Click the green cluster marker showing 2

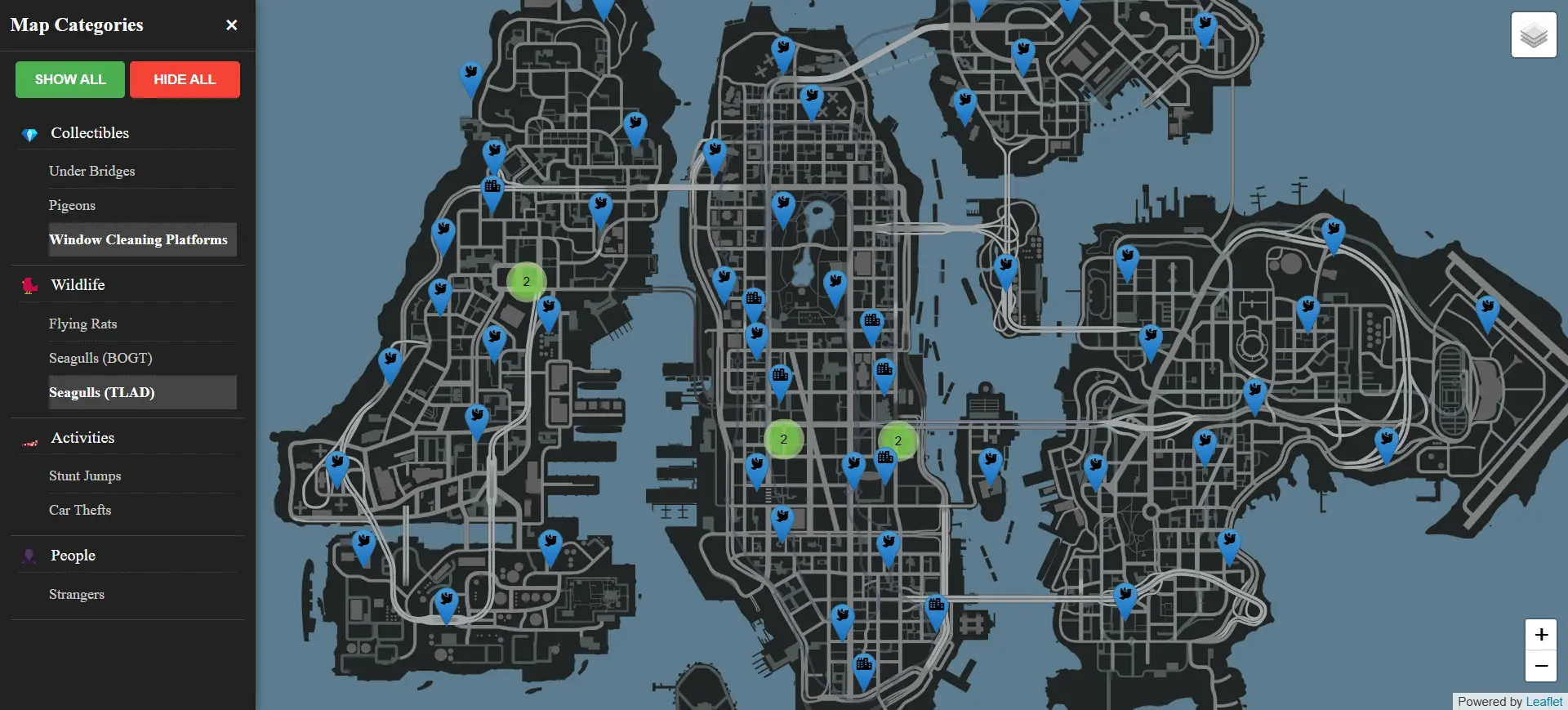click(x=526, y=281)
